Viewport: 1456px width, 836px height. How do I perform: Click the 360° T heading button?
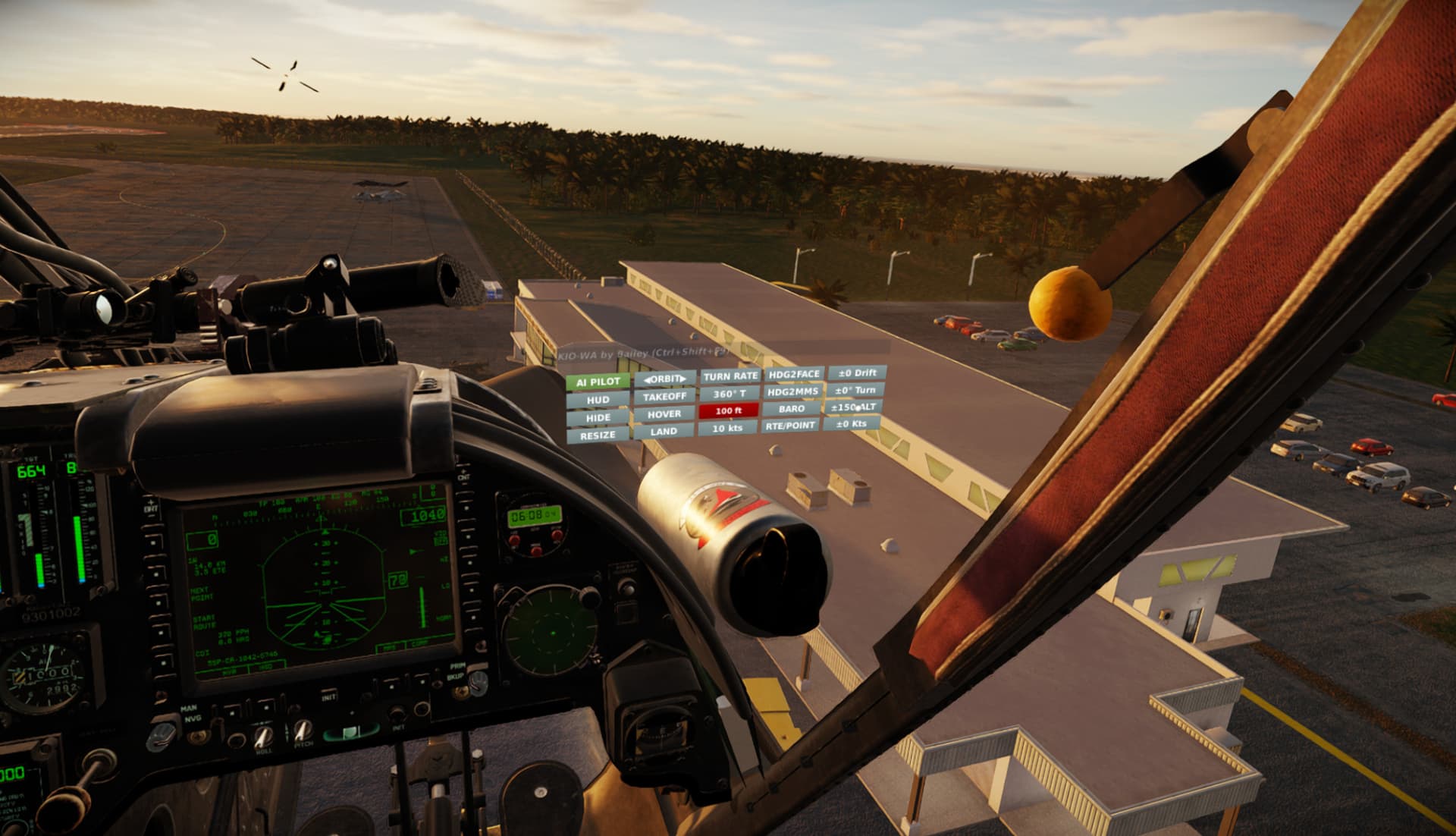coord(729,394)
